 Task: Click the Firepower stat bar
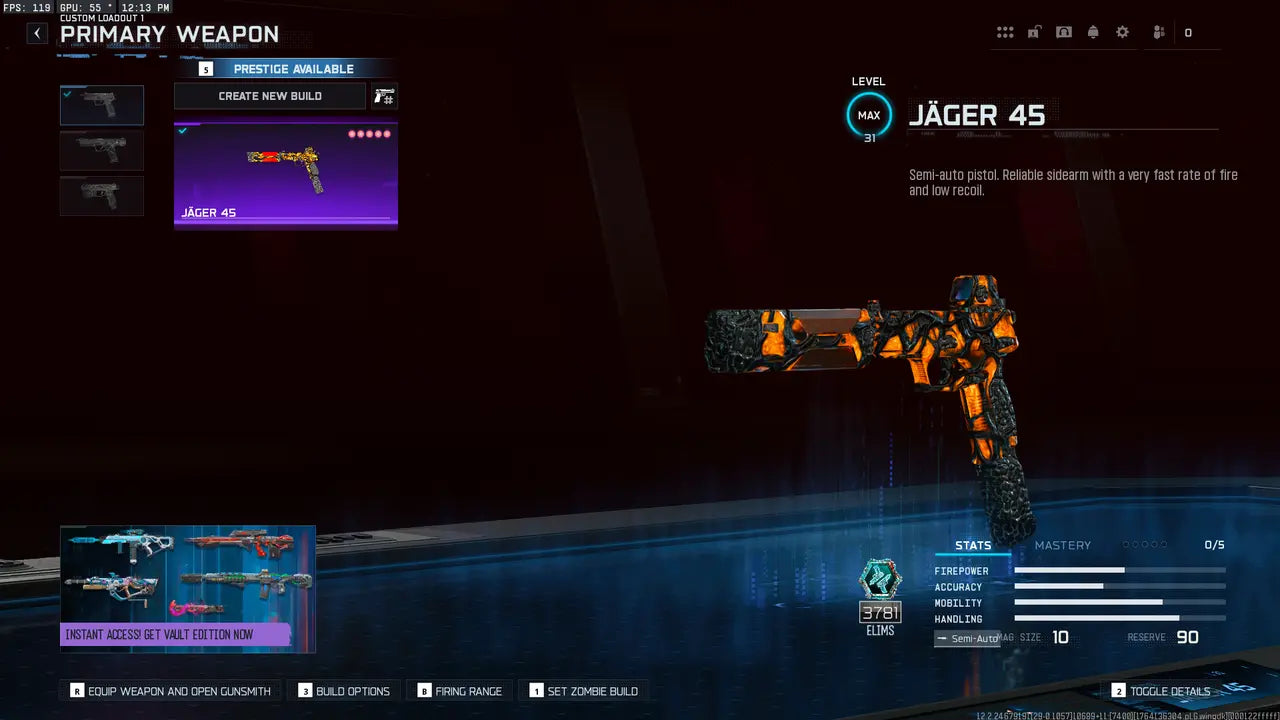1120,571
